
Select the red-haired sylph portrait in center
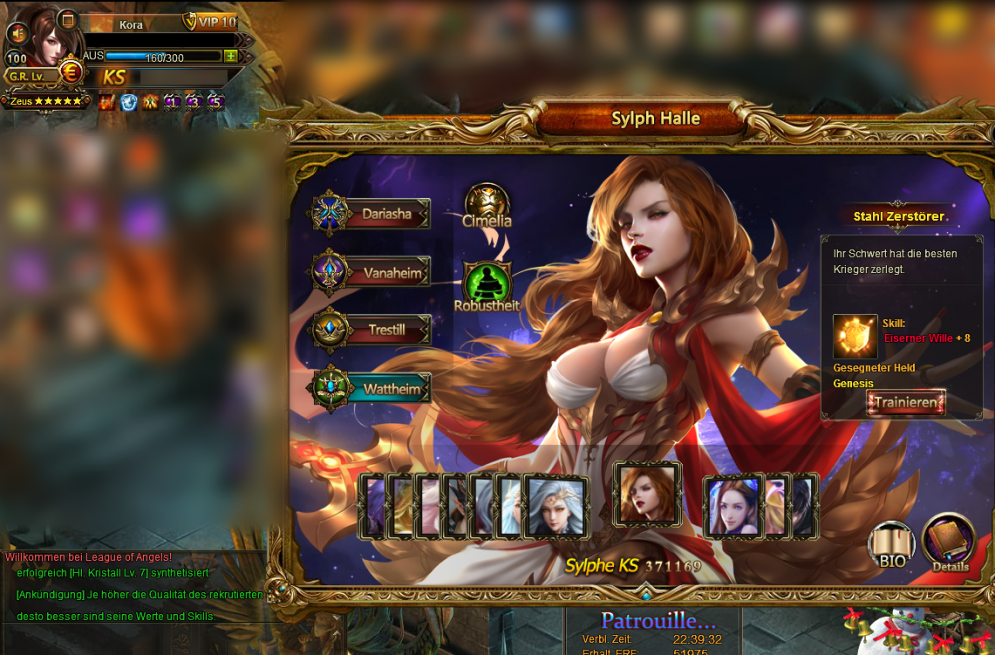(647, 494)
